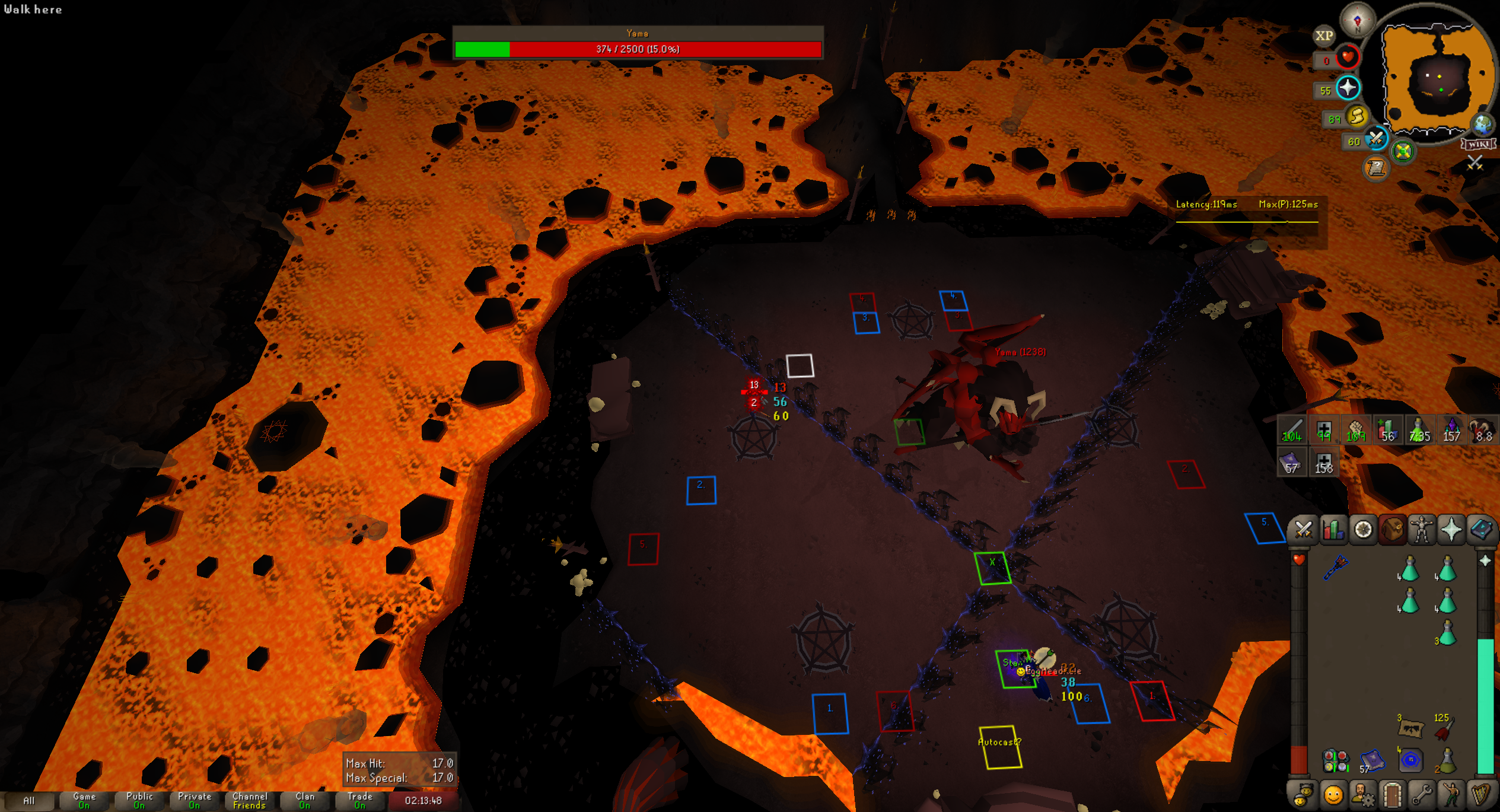Toggle the XP drops button
This screenshot has width=1500, height=812.
[x=1324, y=36]
